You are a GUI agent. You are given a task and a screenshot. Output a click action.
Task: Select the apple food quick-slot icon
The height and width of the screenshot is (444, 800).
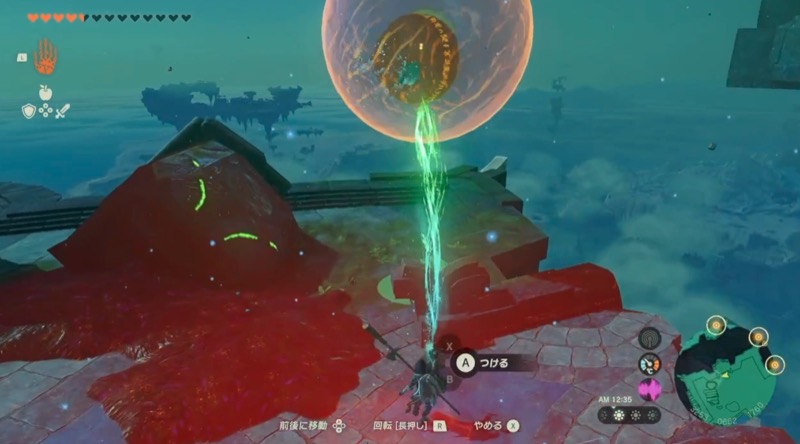(45, 93)
